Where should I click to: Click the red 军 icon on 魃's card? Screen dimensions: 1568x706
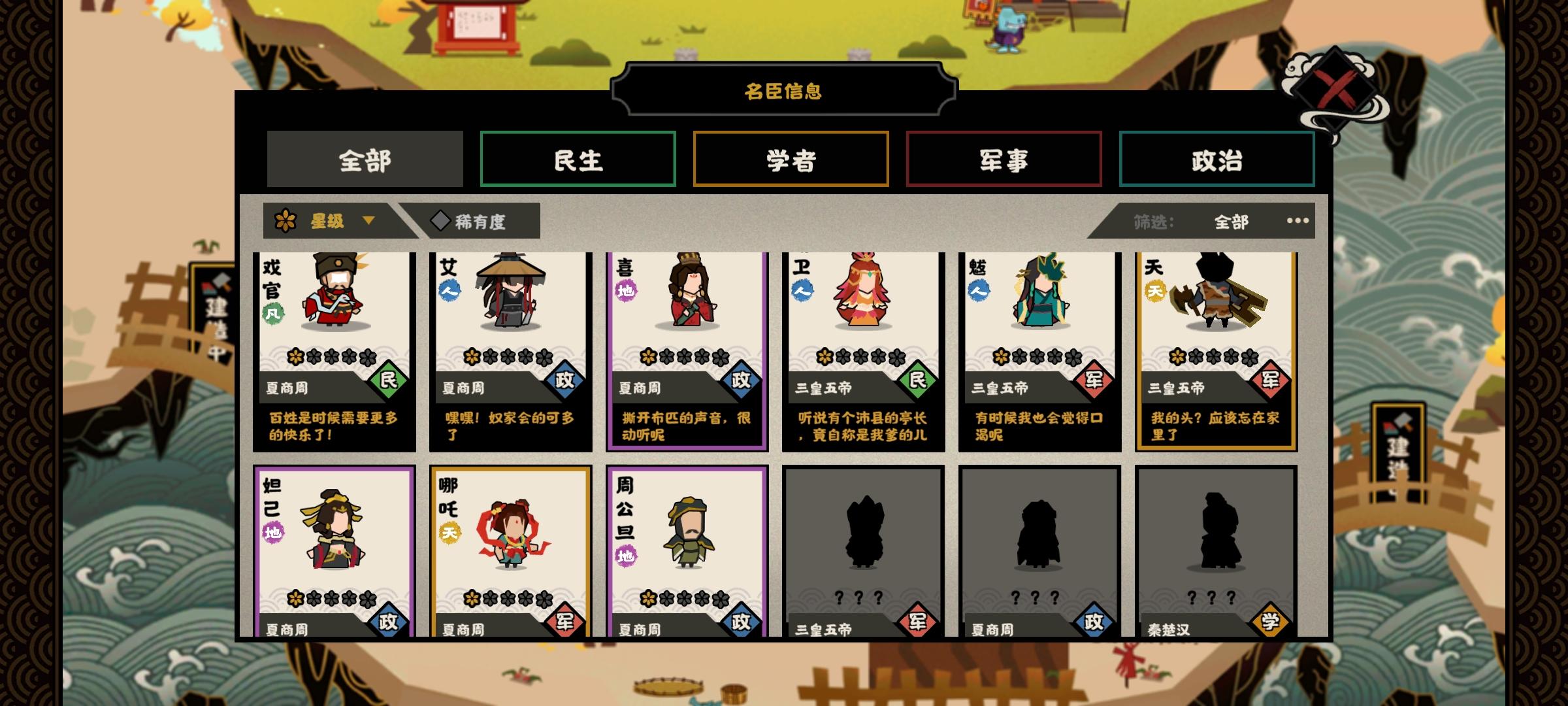[1096, 380]
